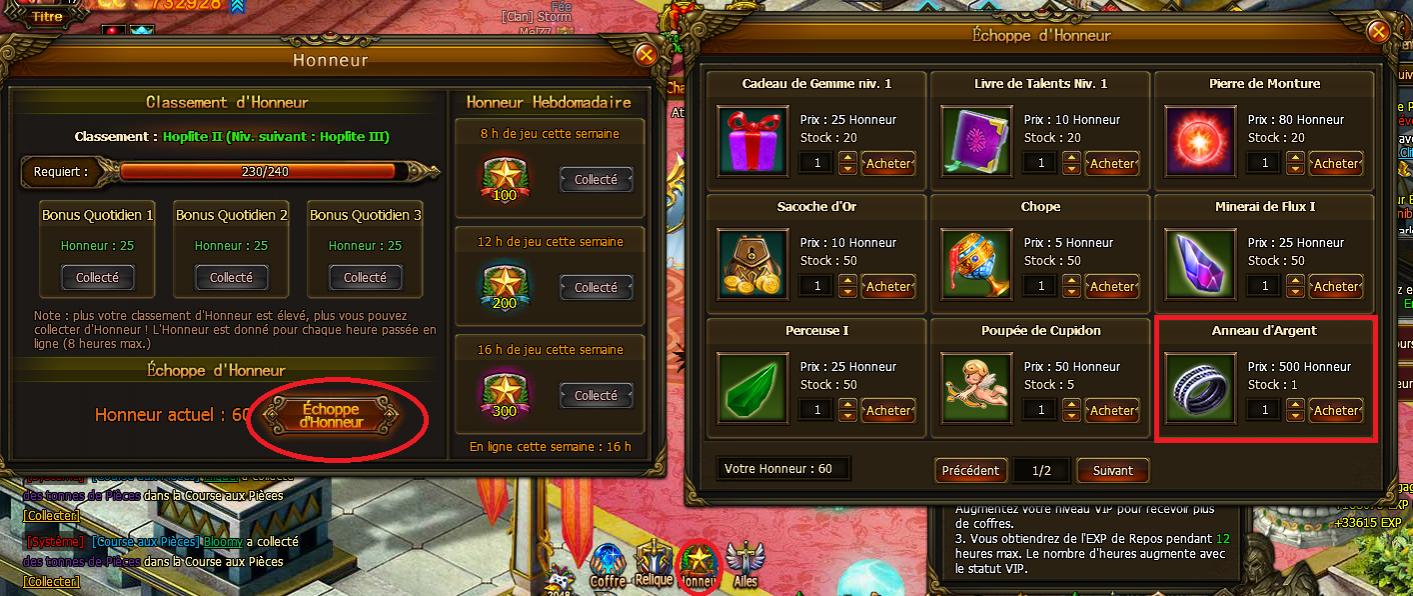The width and height of the screenshot is (1413, 596).
Task: Go to the next shop page with Suivant
Action: (1112, 470)
